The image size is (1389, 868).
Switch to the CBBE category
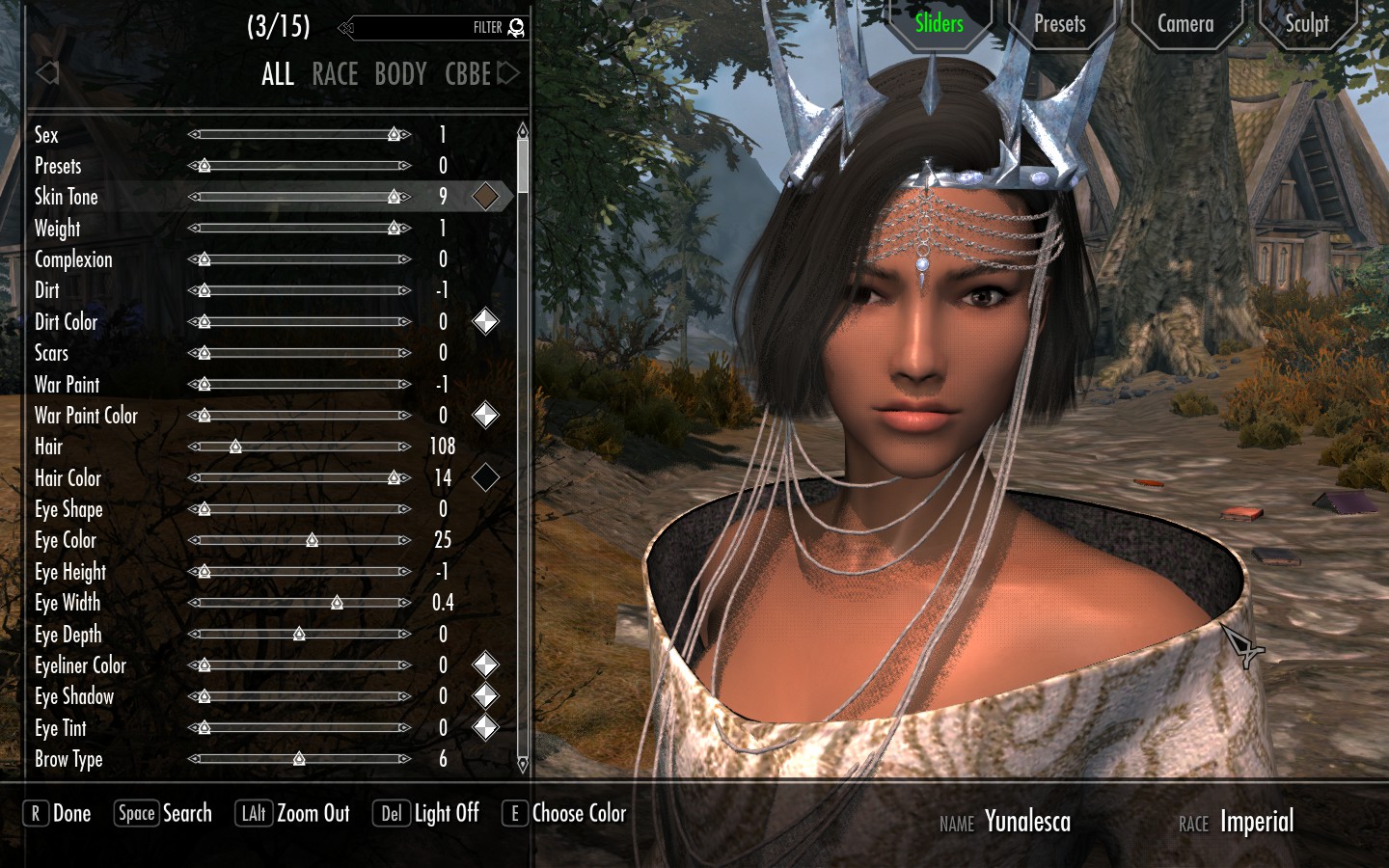468,74
